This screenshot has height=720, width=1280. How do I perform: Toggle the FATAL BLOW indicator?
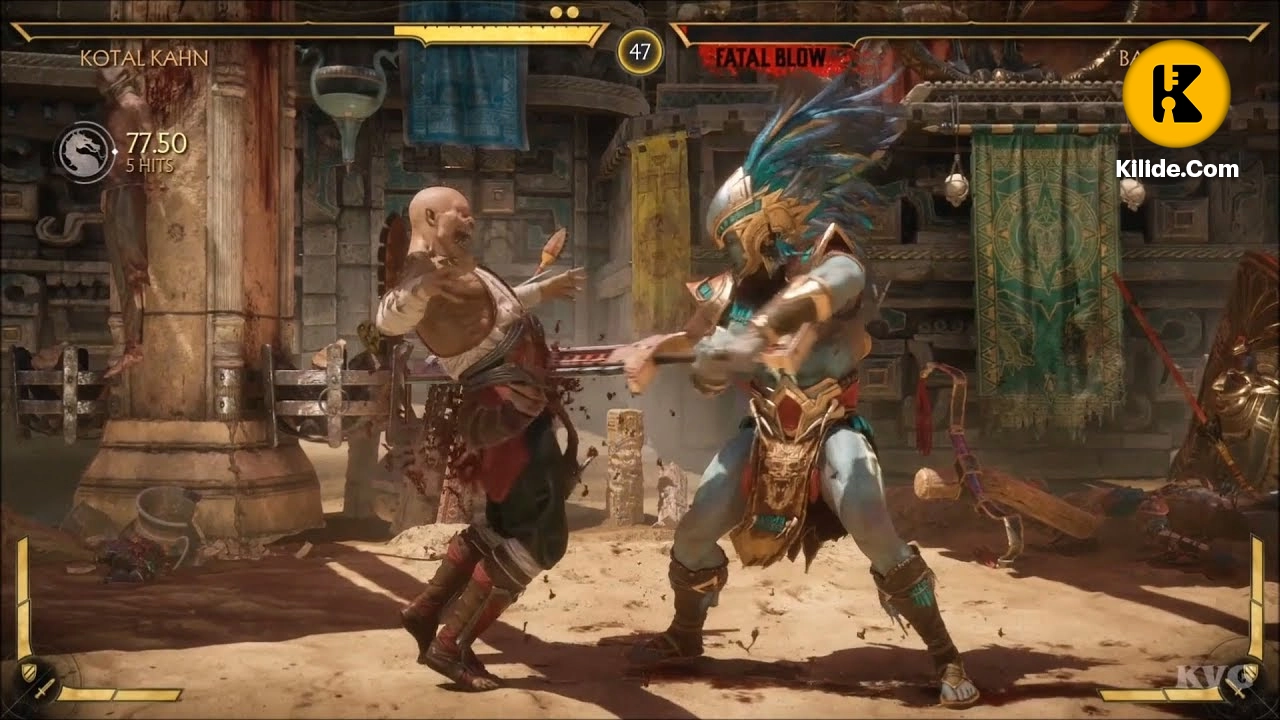pos(772,55)
